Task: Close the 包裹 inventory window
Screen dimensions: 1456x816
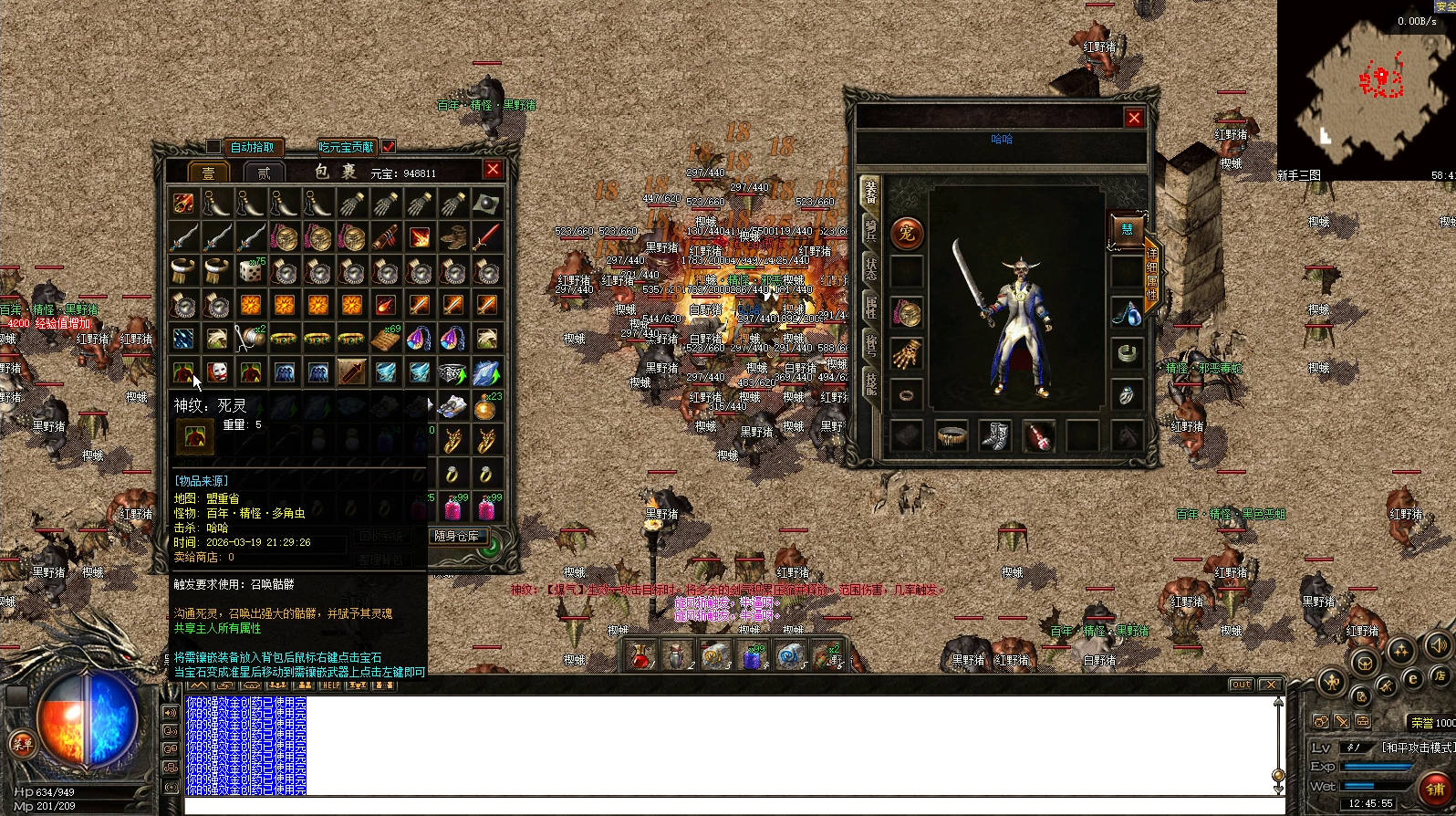Action: coord(493,169)
